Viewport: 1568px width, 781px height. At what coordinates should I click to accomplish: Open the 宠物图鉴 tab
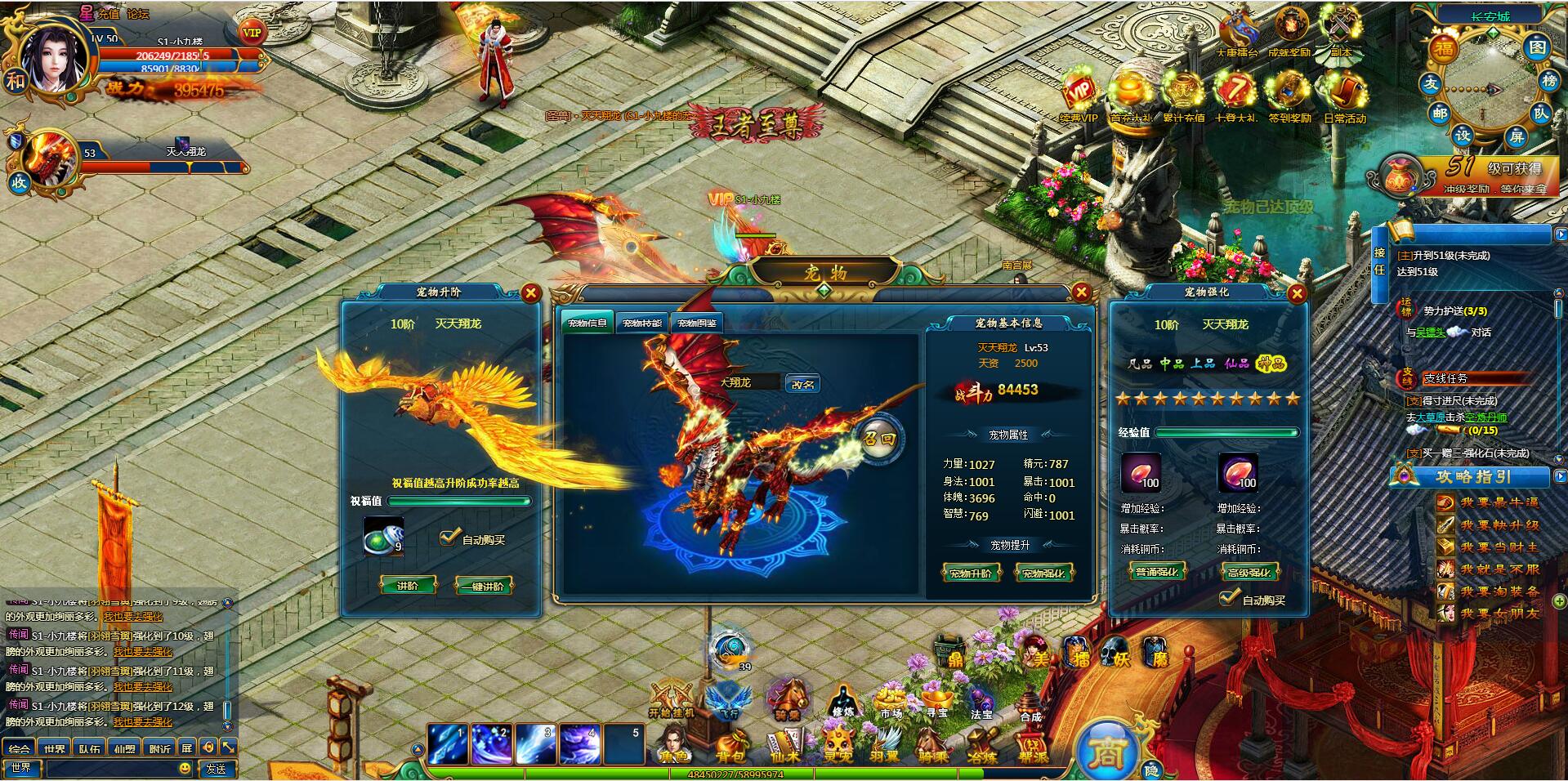[x=698, y=324]
